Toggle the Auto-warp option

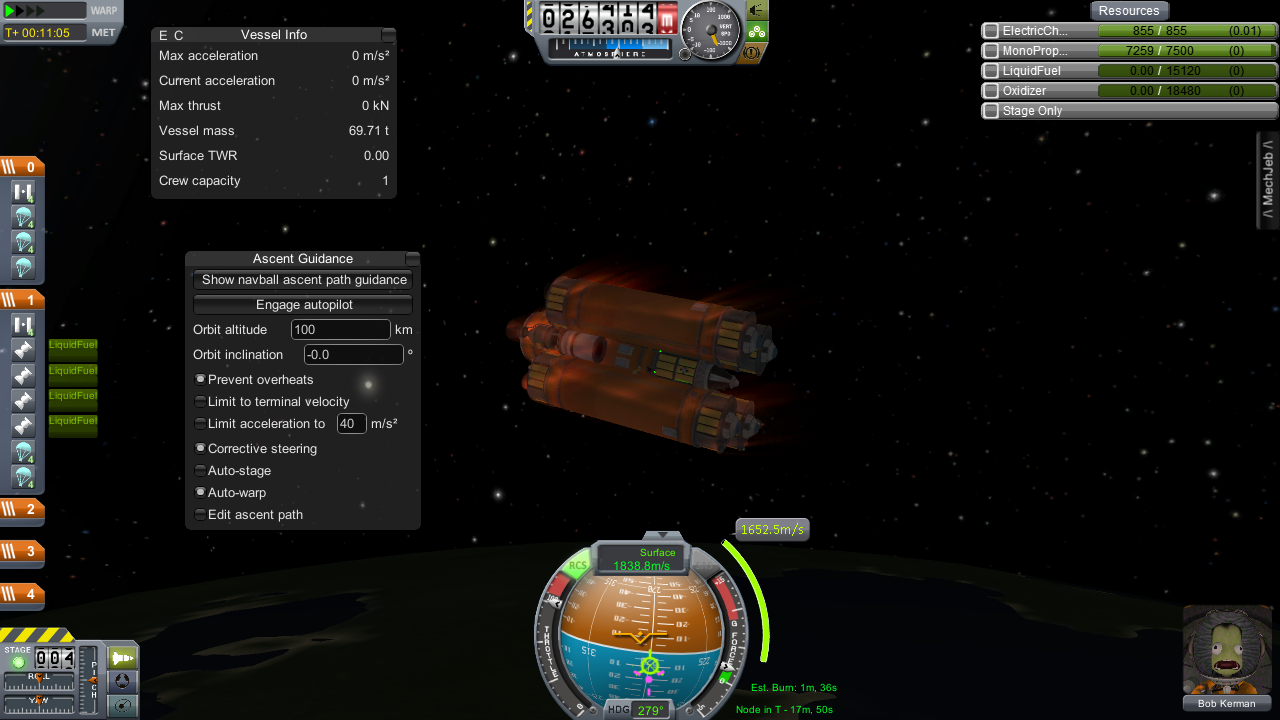tap(201, 492)
